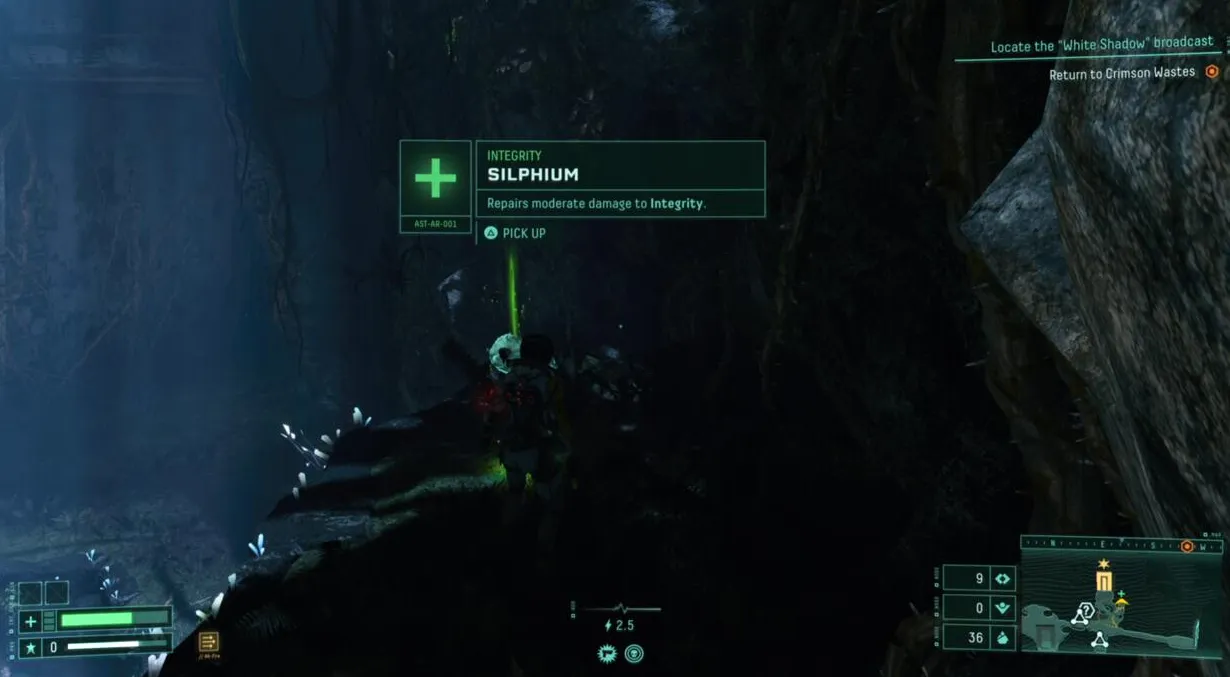The width and height of the screenshot is (1230, 677).
Task: Click the Return to Crimson Wastes objective marker
Action: 1212,72
